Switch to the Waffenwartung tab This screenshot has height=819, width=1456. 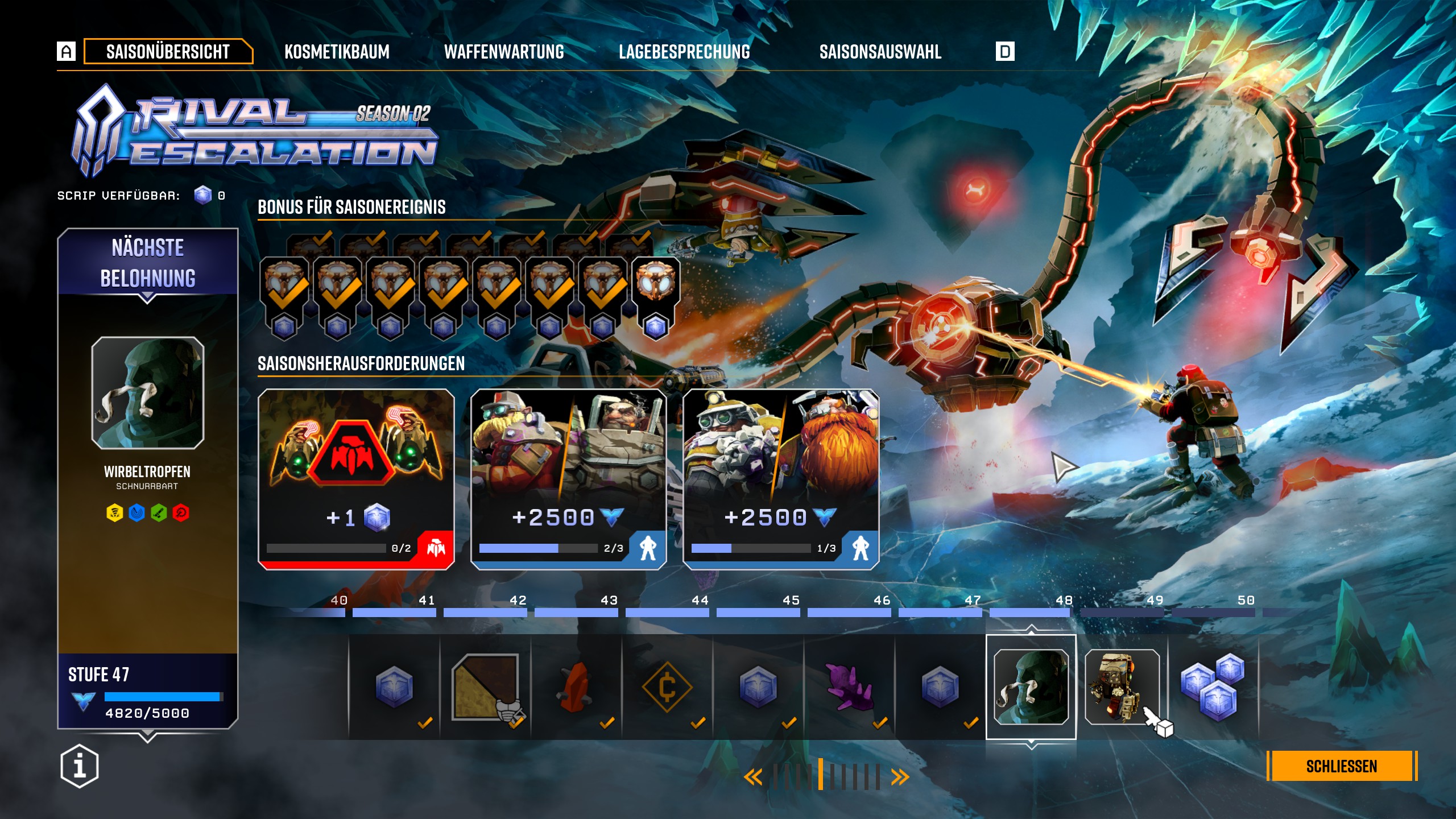point(504,52)
